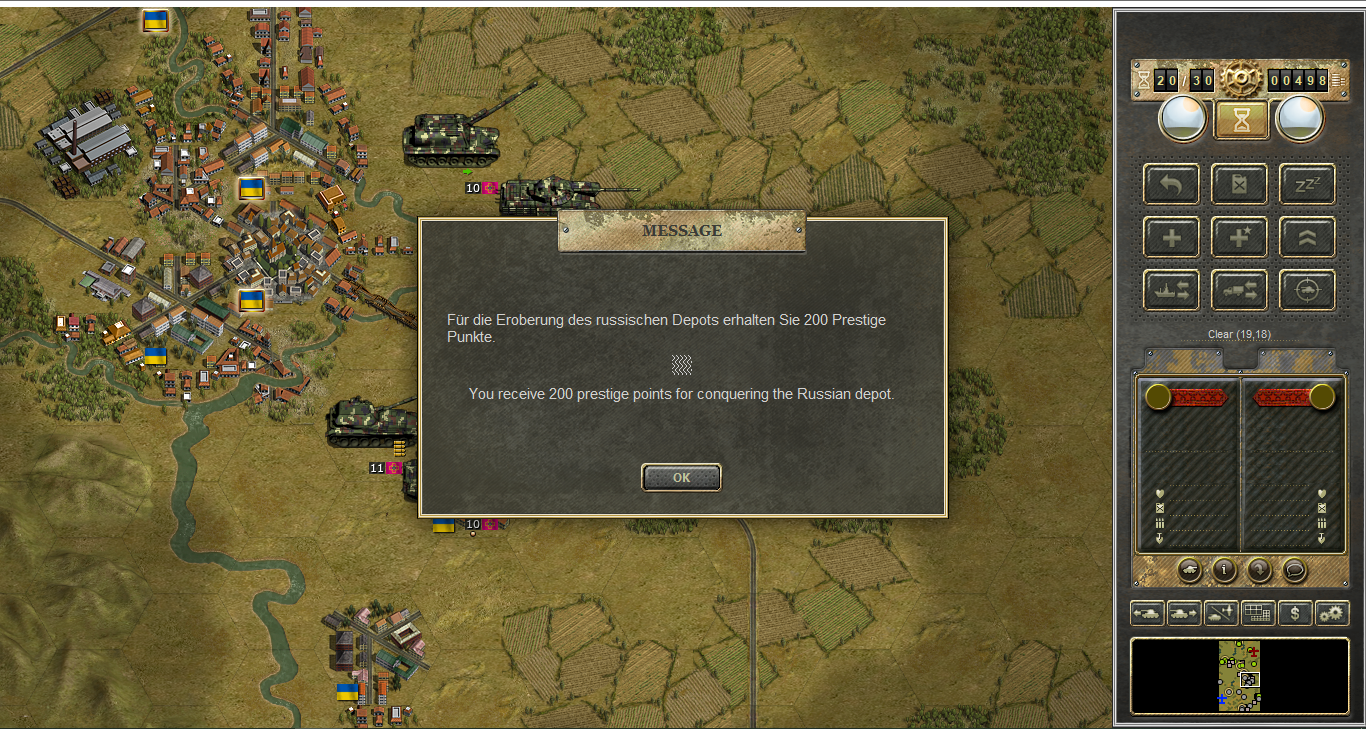Show unit info with the round i icon

tap(1224, 570)
